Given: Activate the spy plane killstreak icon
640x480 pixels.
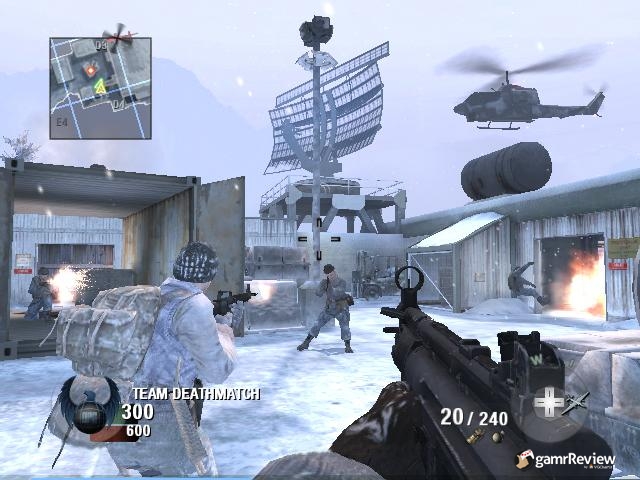Looking at the screenshot, I should click(576, 401).
